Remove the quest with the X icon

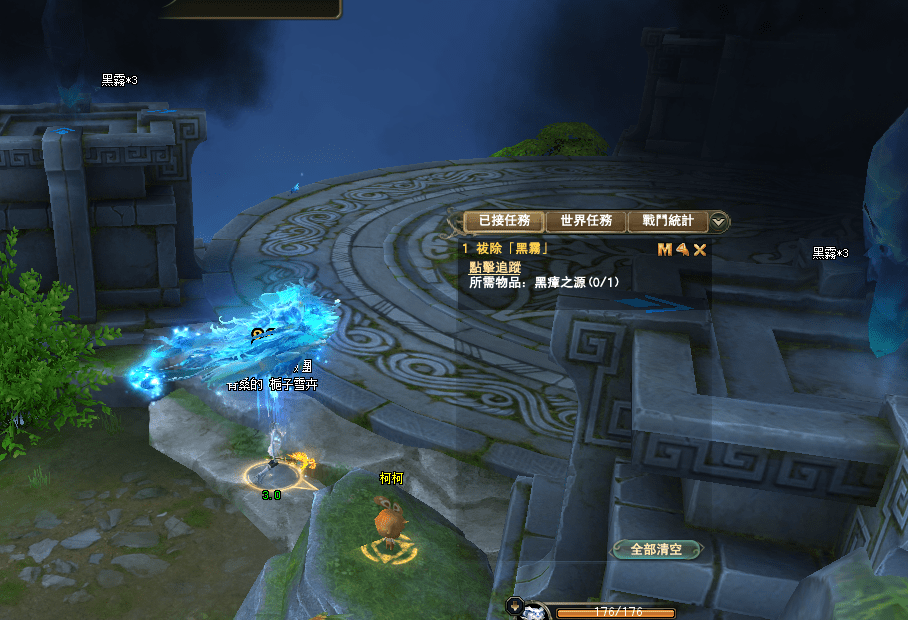tap(700, 250)
